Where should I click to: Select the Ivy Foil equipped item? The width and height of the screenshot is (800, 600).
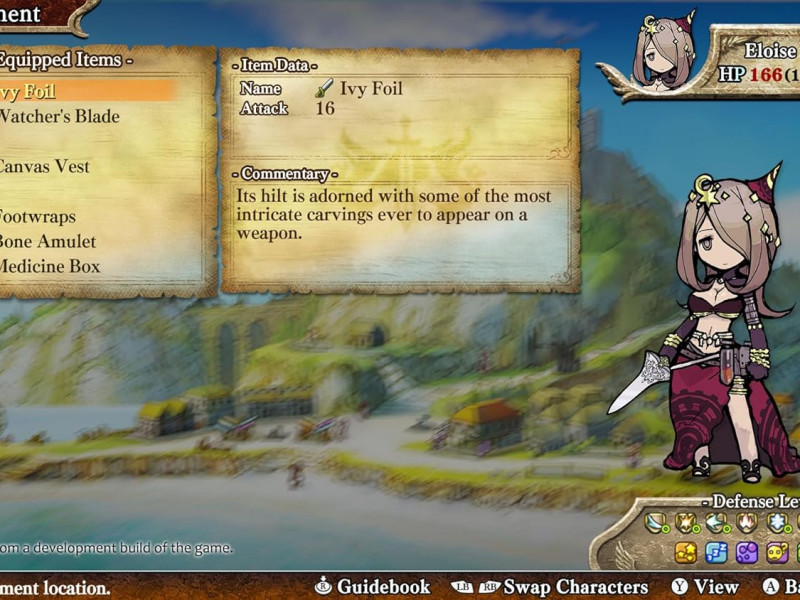(x=30, y=92)
